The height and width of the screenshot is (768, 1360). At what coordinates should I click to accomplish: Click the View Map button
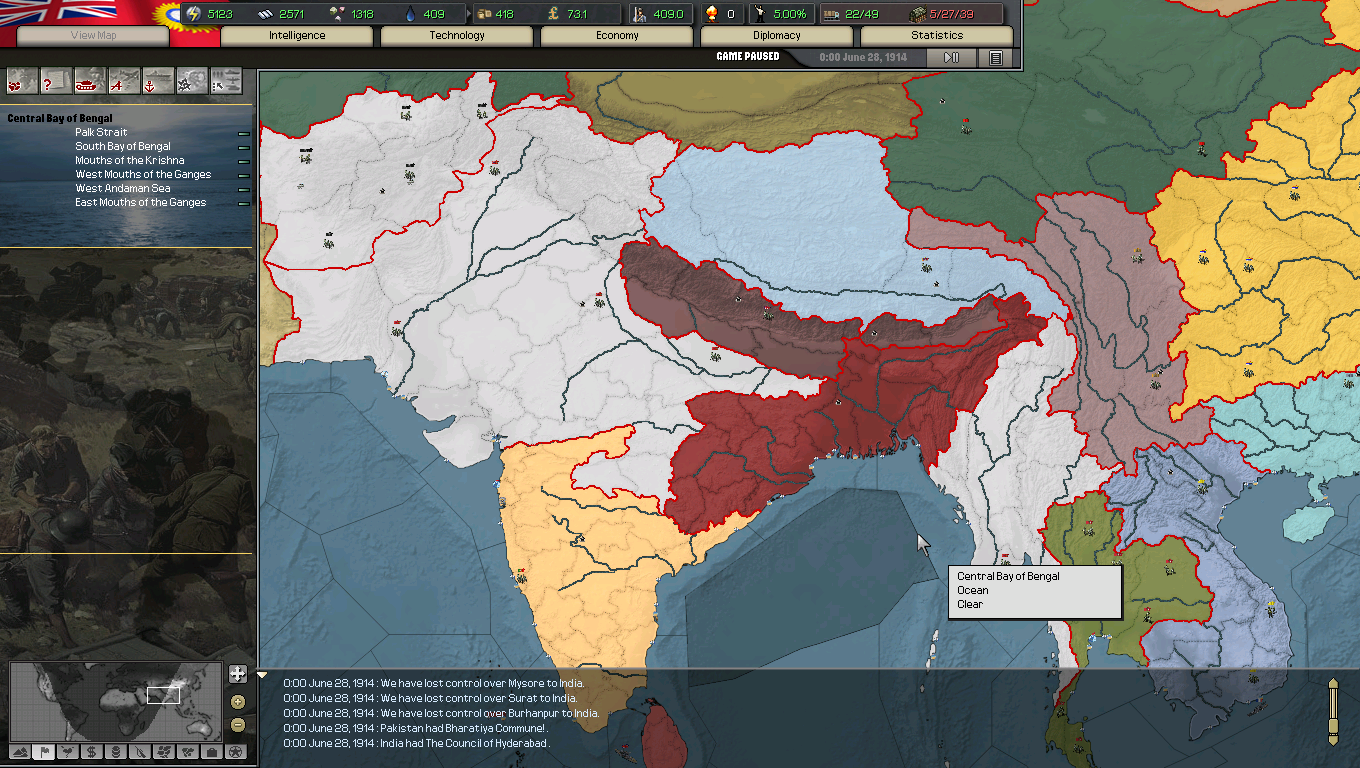tap(90, 36)
